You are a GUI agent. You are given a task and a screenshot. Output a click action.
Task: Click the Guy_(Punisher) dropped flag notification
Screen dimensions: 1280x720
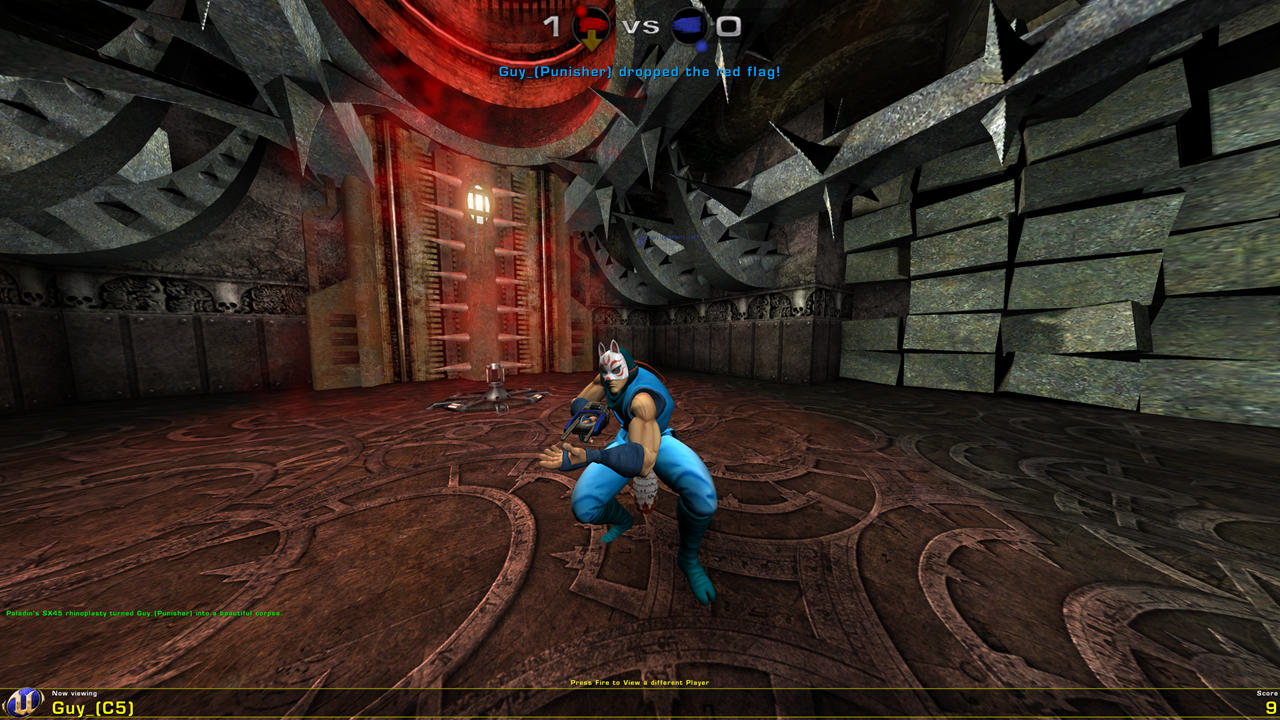pos(639,71)
